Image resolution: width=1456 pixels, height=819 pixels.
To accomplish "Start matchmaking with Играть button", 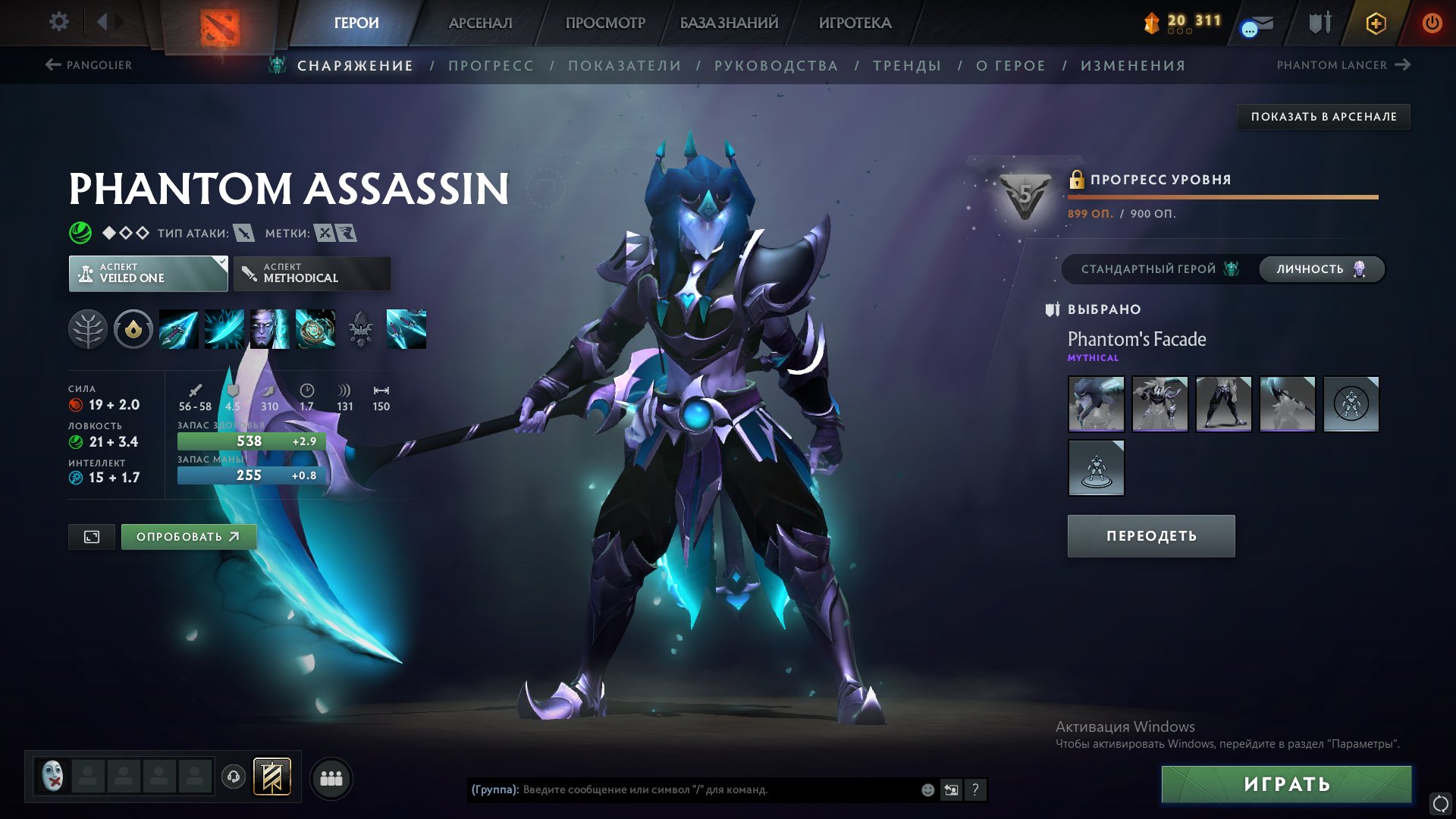I will [1286, 784].
